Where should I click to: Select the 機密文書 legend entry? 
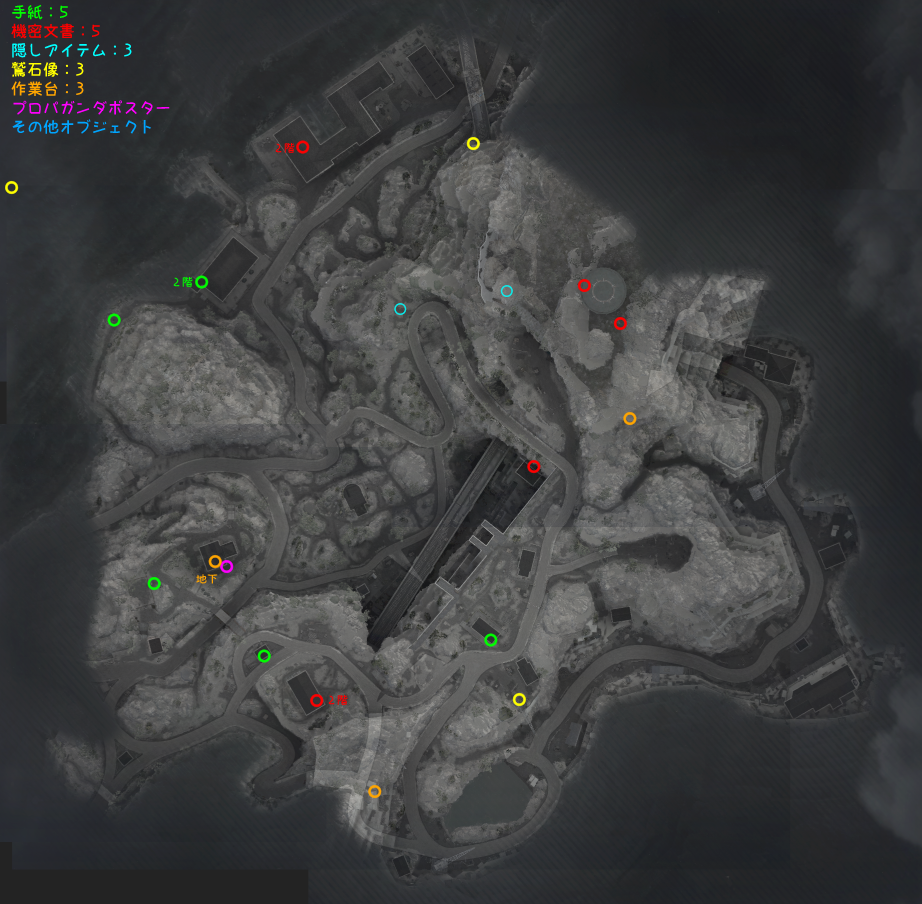(56, 31)
